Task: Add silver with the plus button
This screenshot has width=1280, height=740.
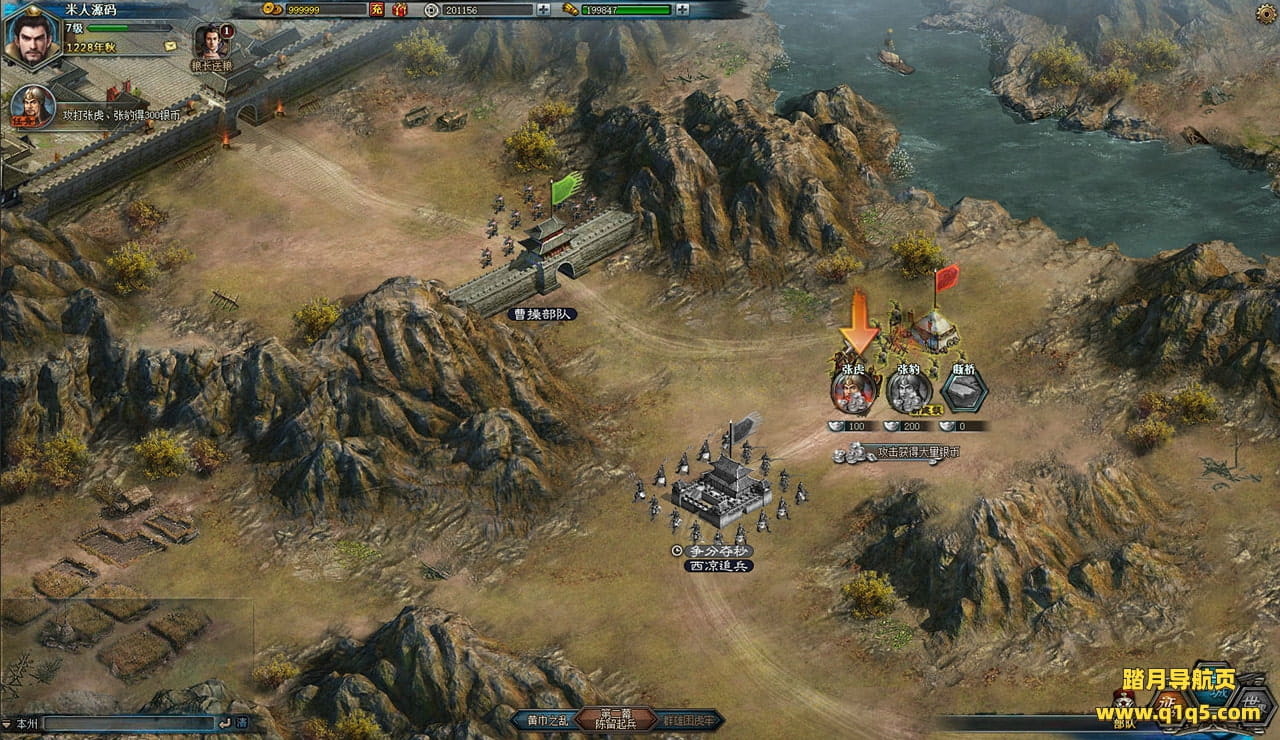Action: (543, 10)
